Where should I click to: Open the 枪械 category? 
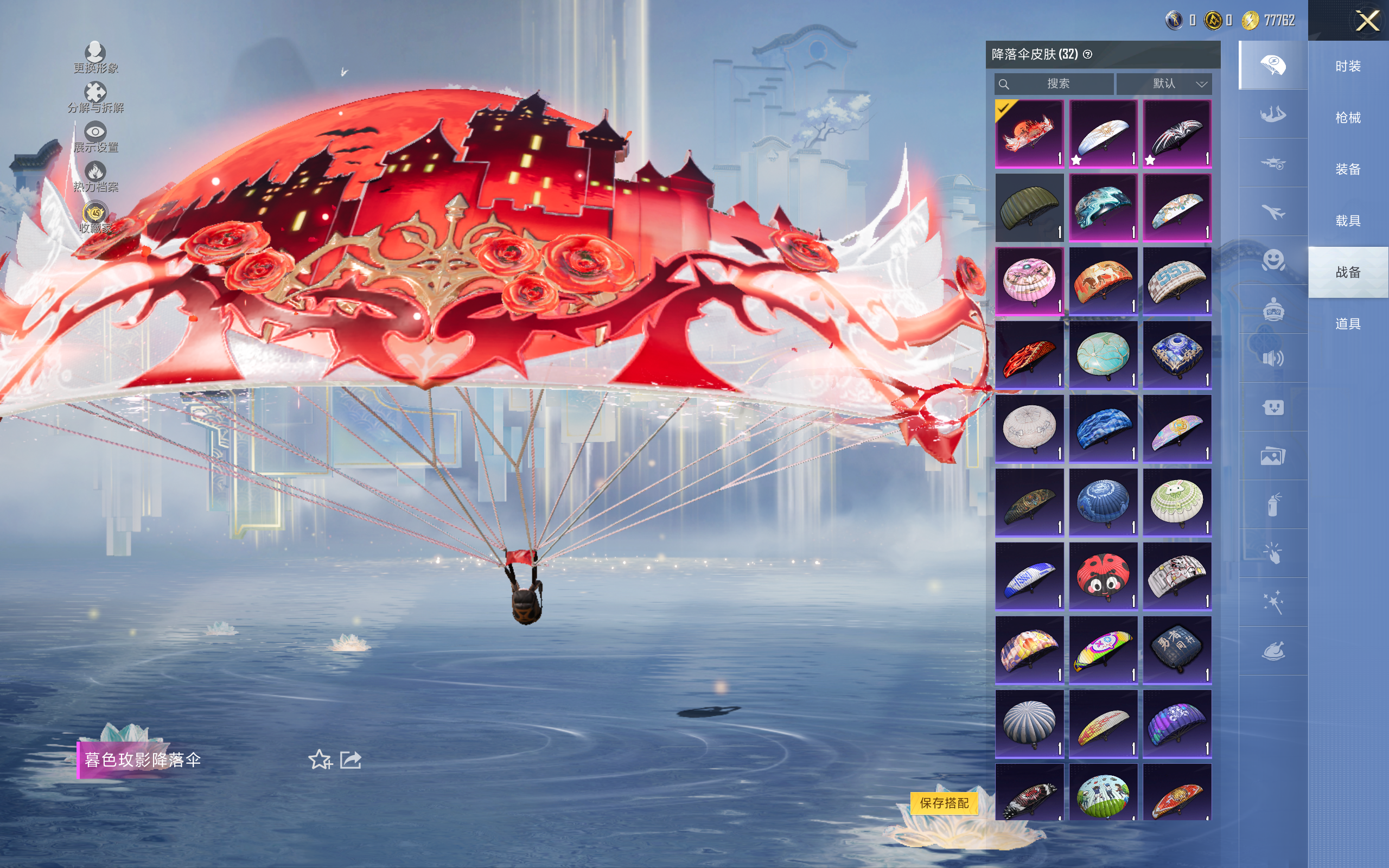1347,118
